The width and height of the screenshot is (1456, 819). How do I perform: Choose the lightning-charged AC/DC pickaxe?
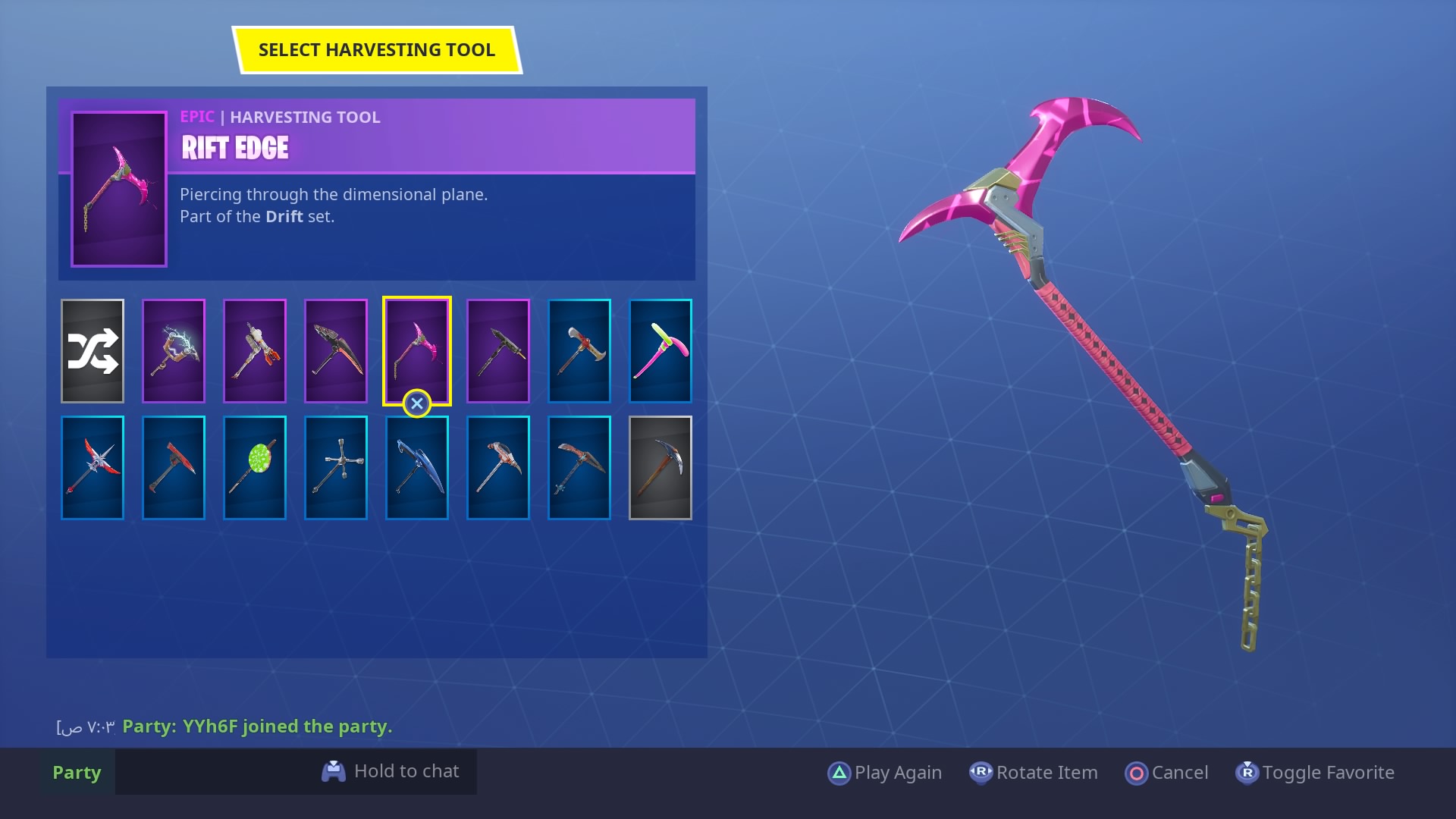[x=174, y=350]
